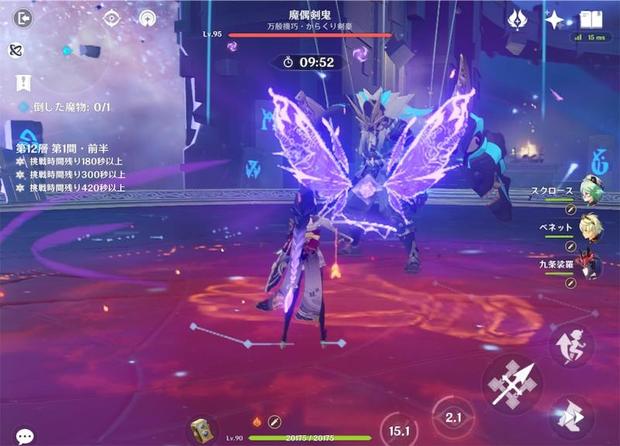Tap the polearm normal attack button

[512, 384]
